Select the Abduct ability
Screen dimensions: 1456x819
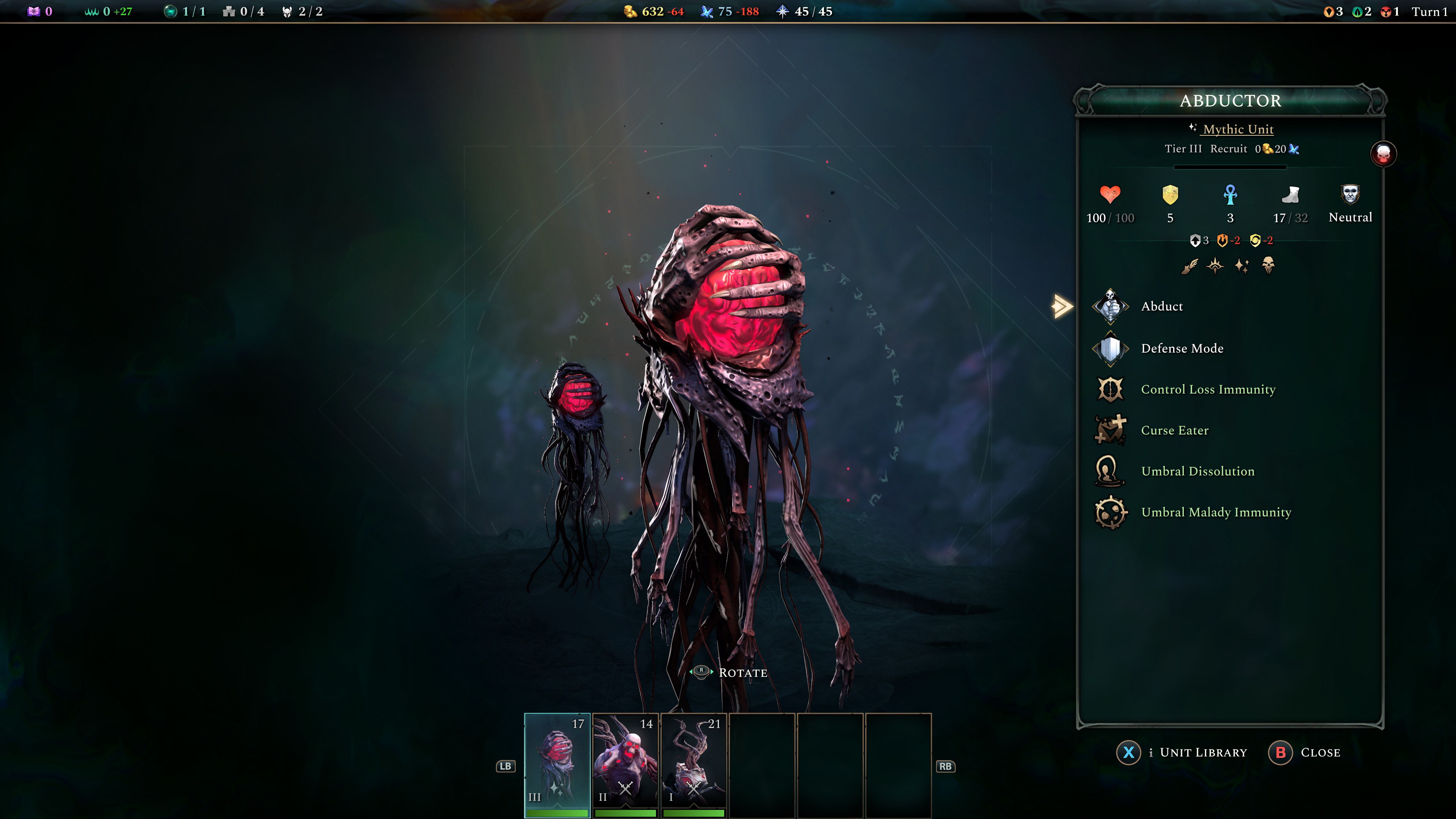(x=1161, y=306)
